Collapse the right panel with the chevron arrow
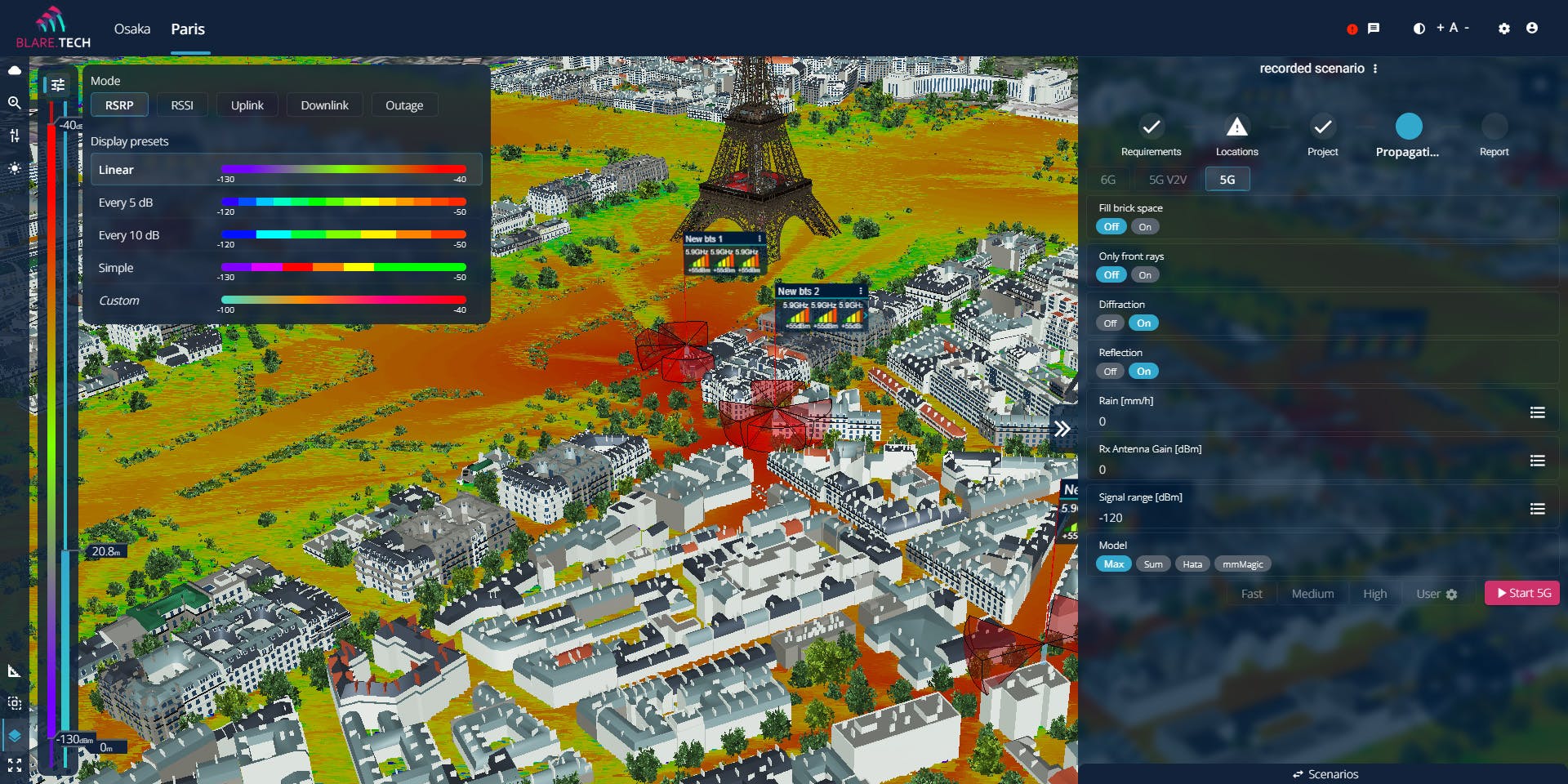This screenshot has height=784, width=1568. [x=1062, y=427]
